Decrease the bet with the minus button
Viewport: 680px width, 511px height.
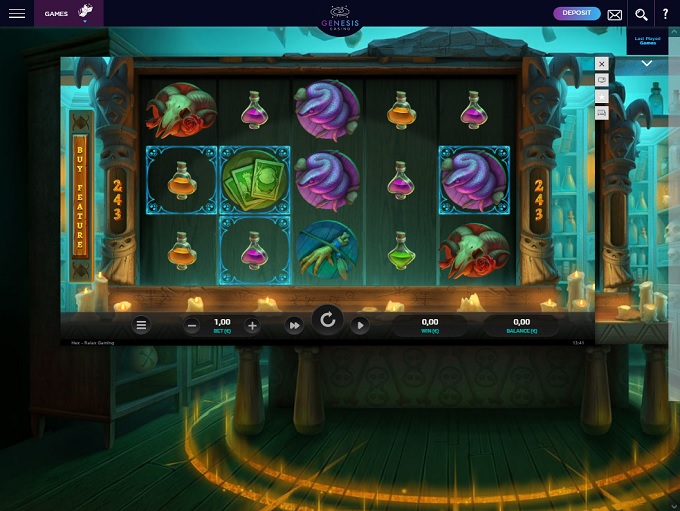click(x=192, y=325)
